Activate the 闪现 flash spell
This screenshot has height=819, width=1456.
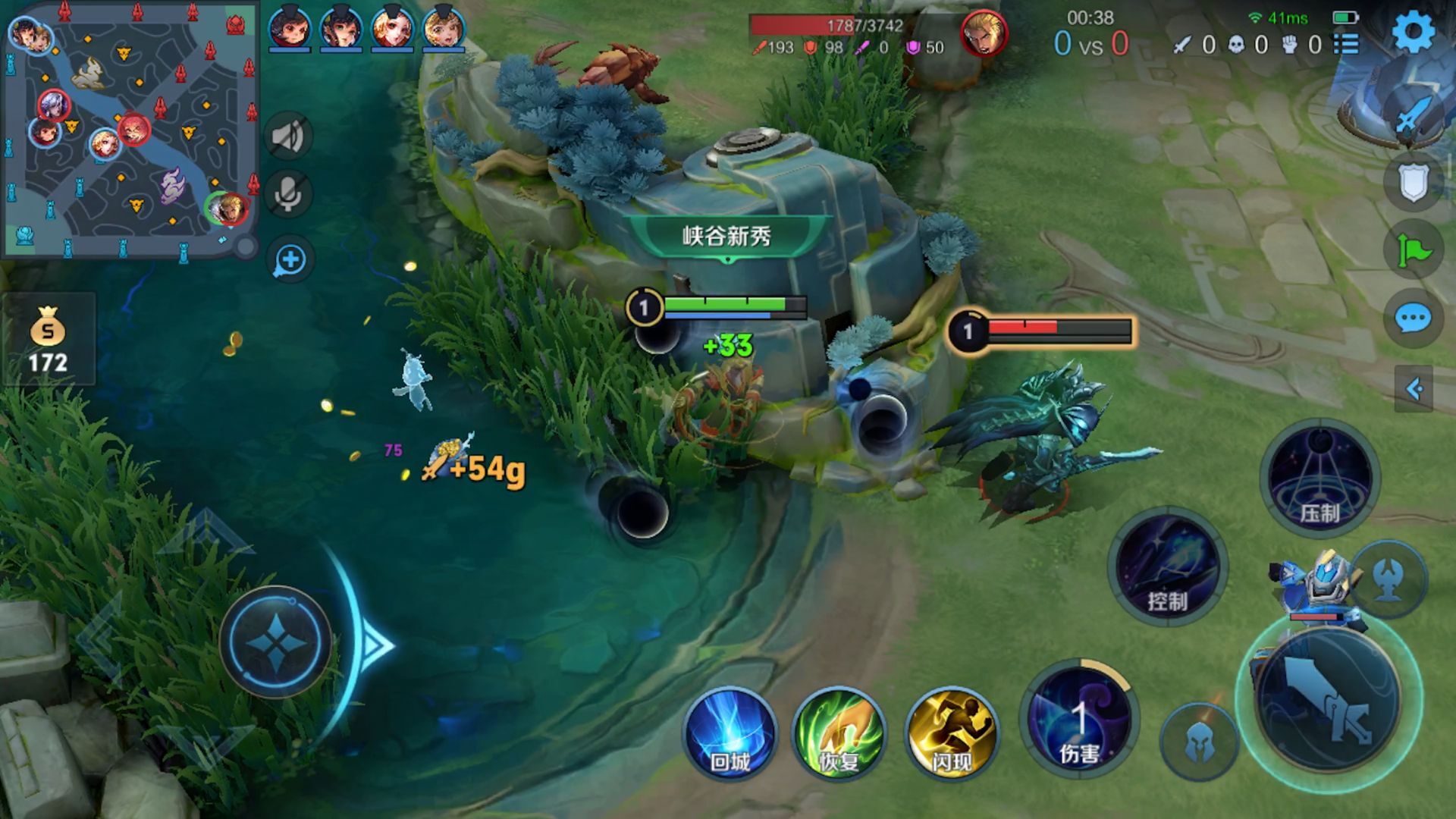[x=951, y=734]
